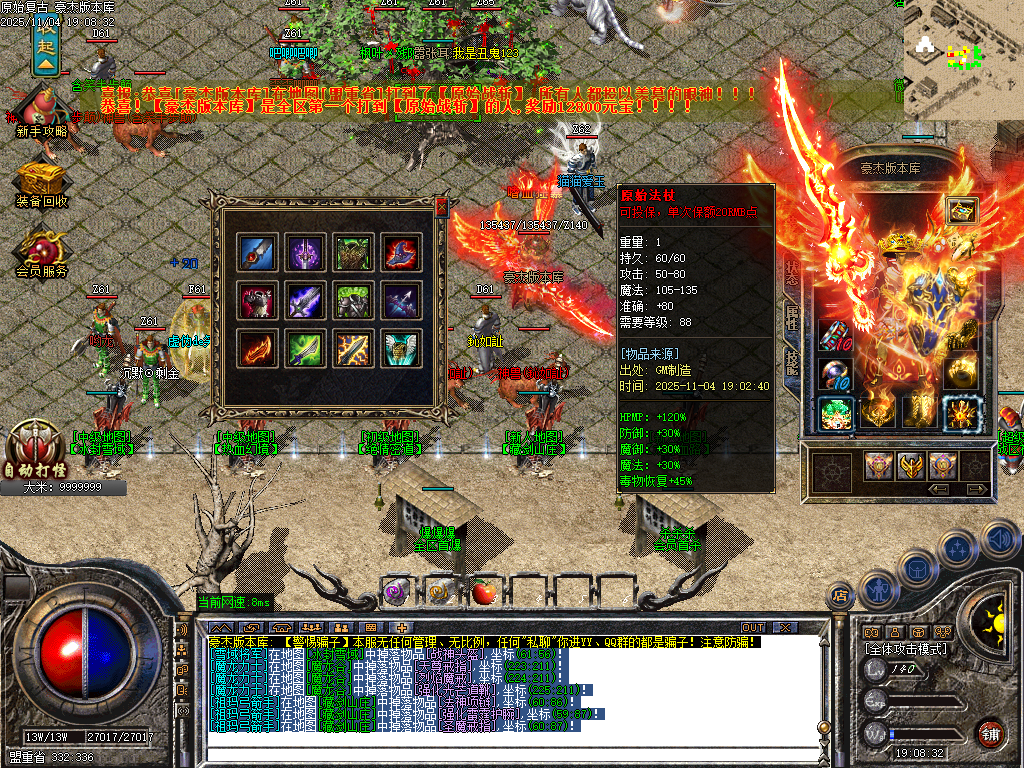Image resolution: width=1024 pixels, height=768 pixels.
Task: Select the flaming red blade item slot
Action: (x=257, y=348)
